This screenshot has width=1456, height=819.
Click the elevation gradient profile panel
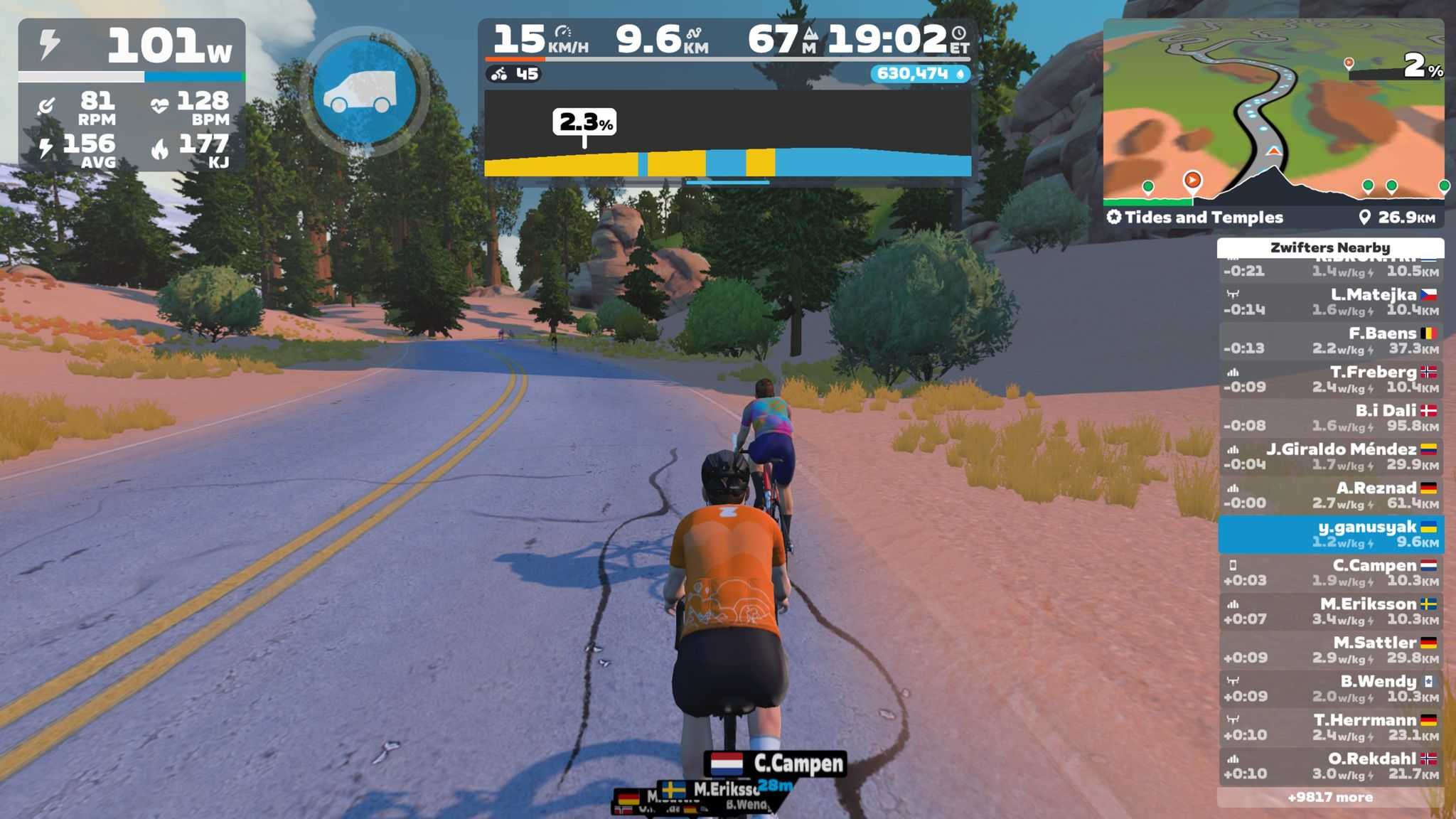pos(727,135)
